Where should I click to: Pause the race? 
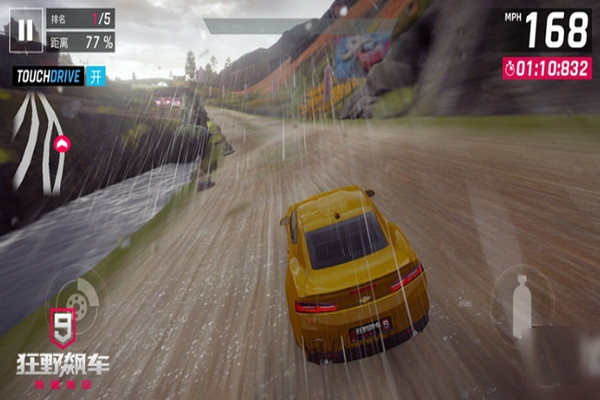click(27, 29)
